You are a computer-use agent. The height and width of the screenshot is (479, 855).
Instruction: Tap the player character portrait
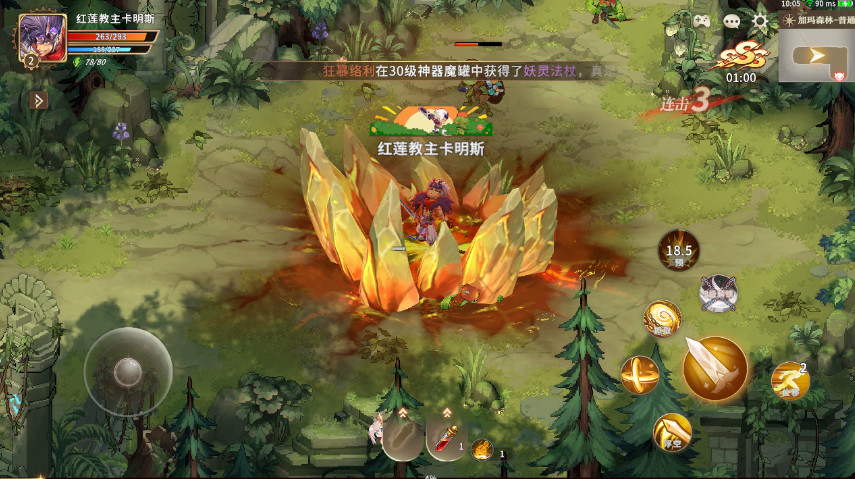point(40,38)
